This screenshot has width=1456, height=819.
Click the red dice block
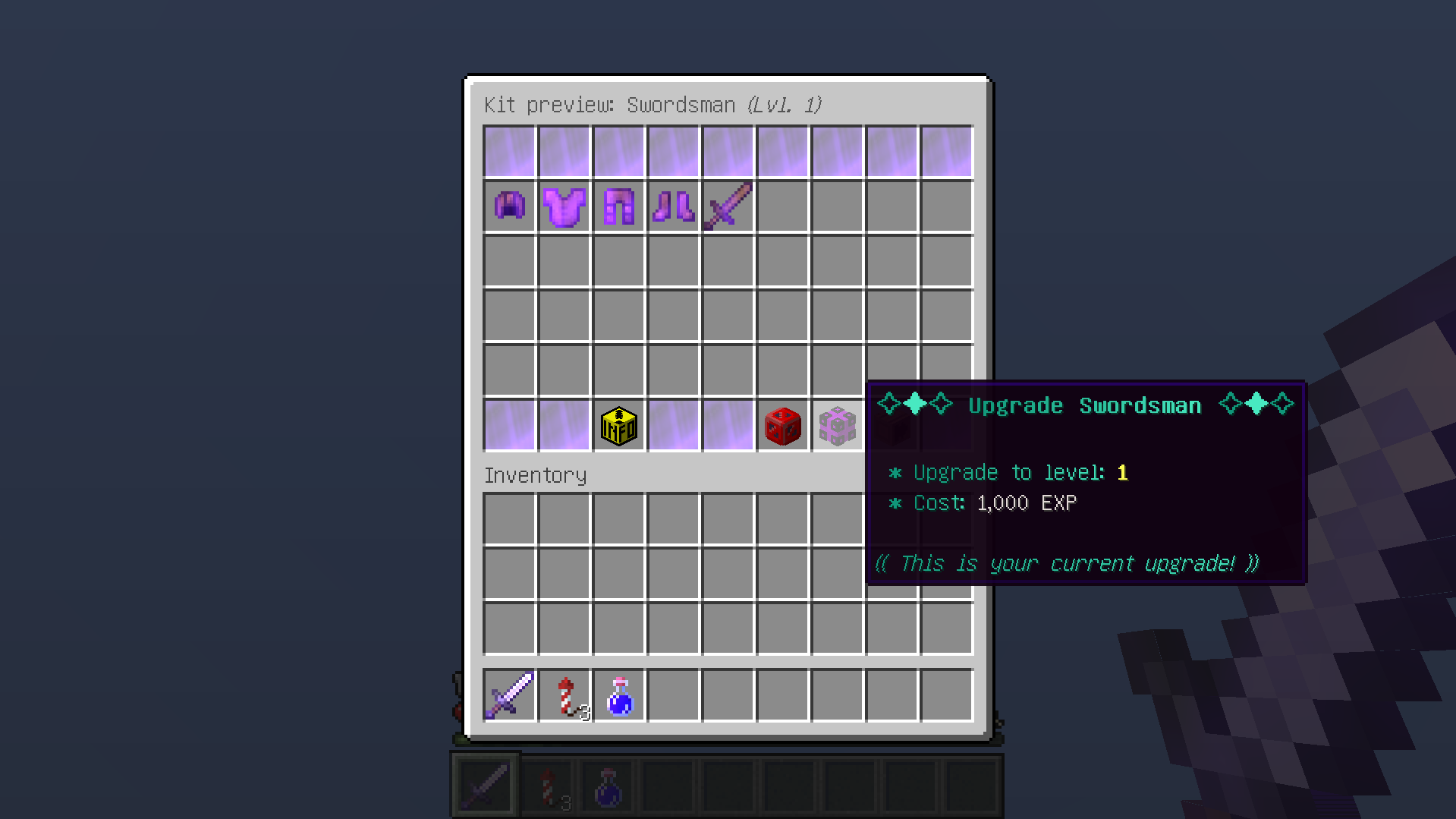point(782,425)
